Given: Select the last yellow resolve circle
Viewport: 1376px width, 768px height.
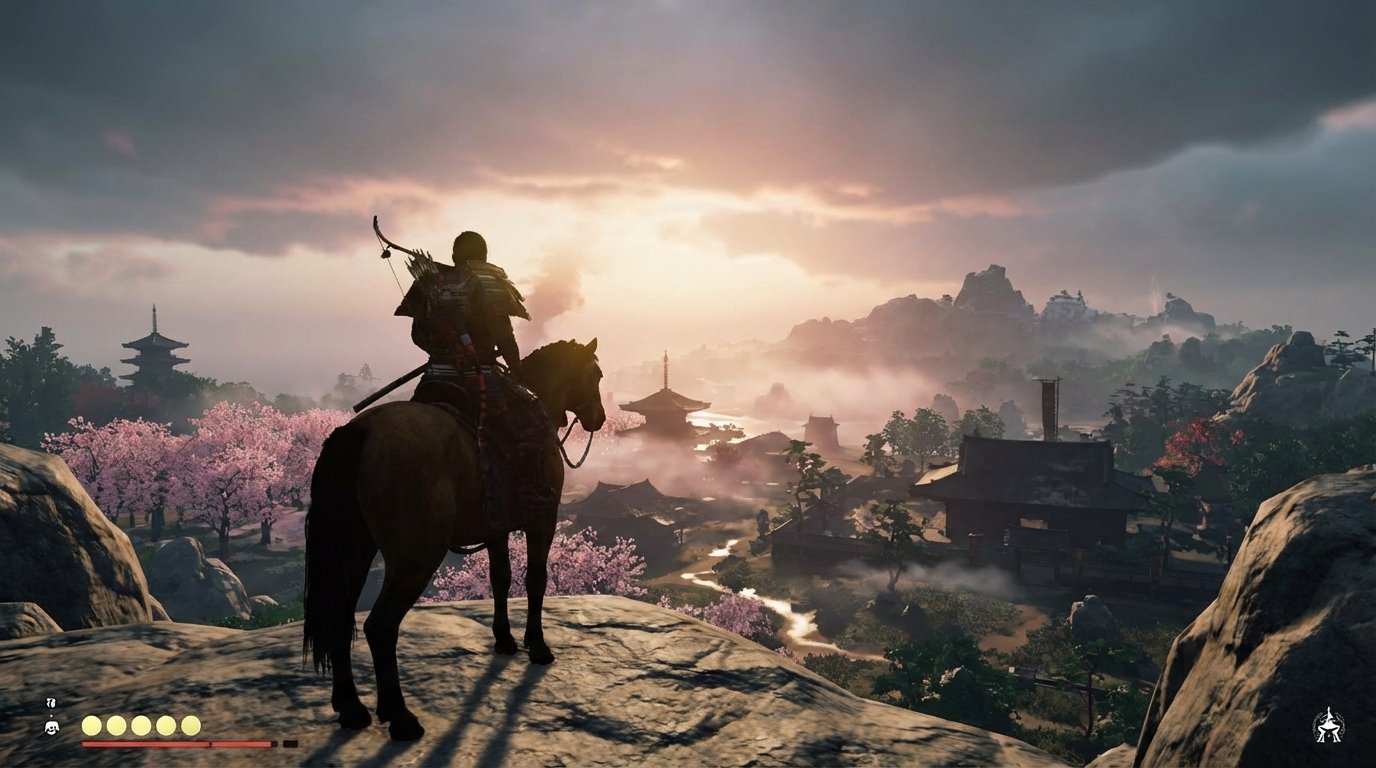Looking at the screenshot, I should (x=190, y=725).
